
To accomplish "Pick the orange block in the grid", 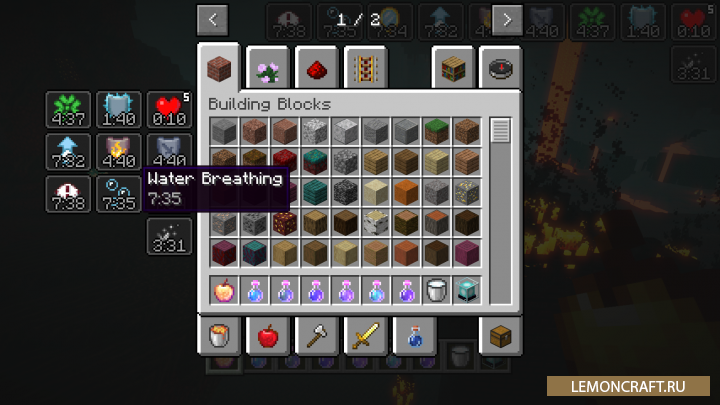I will click(x=405, y=192).
